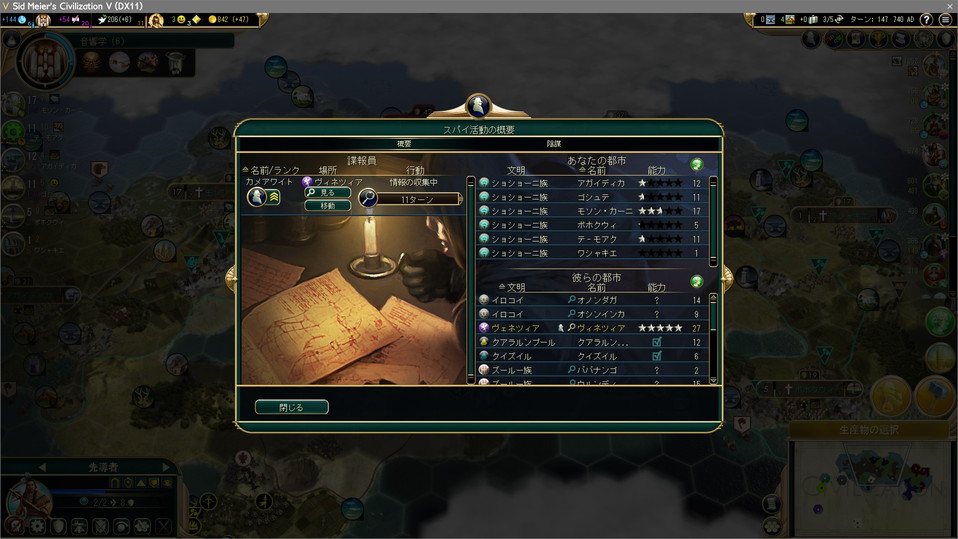
Task: Switch to the 概要 tab
Action: (404, 144)
